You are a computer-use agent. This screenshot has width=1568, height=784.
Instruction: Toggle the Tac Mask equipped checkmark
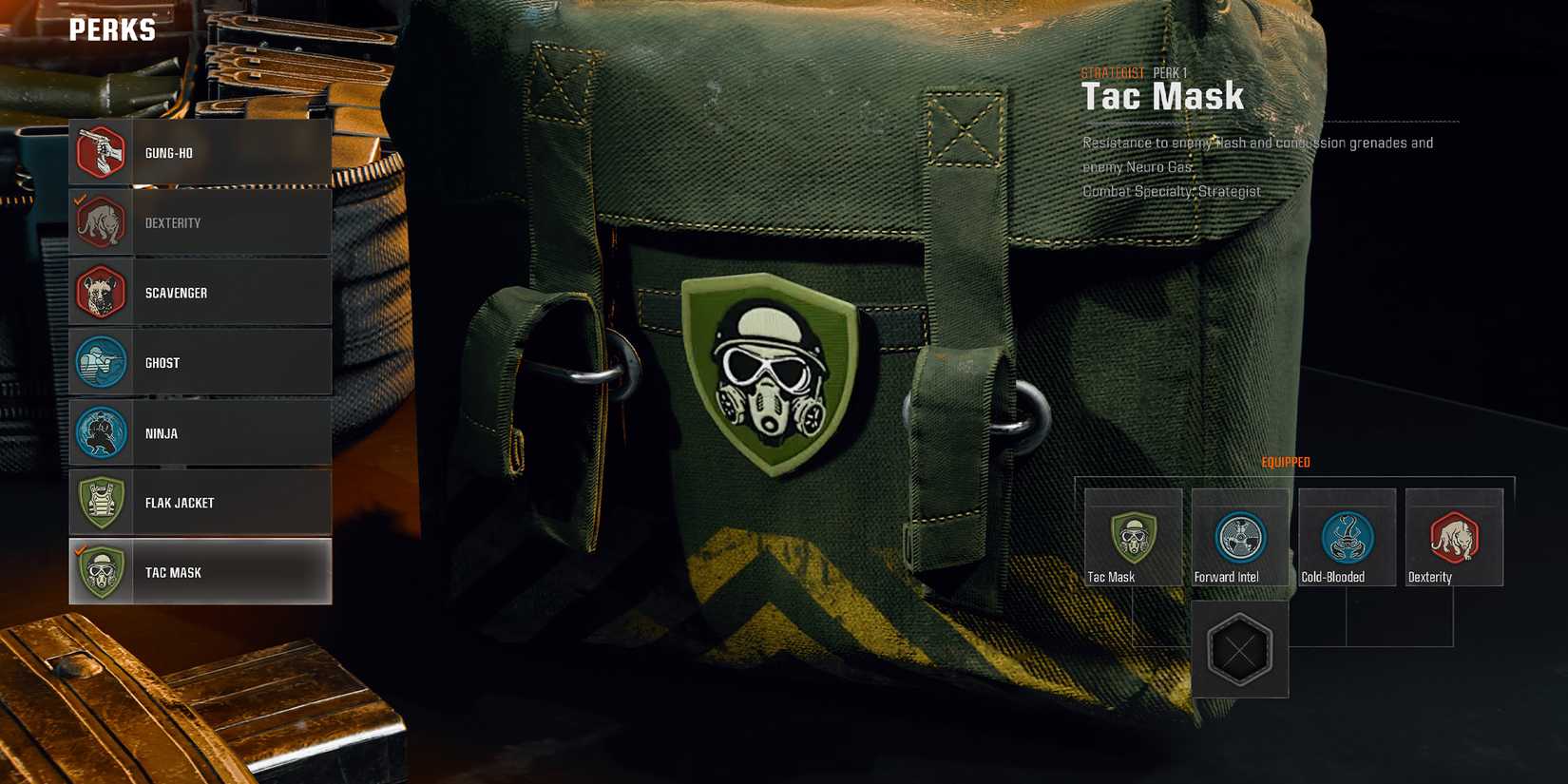point(80,550)
